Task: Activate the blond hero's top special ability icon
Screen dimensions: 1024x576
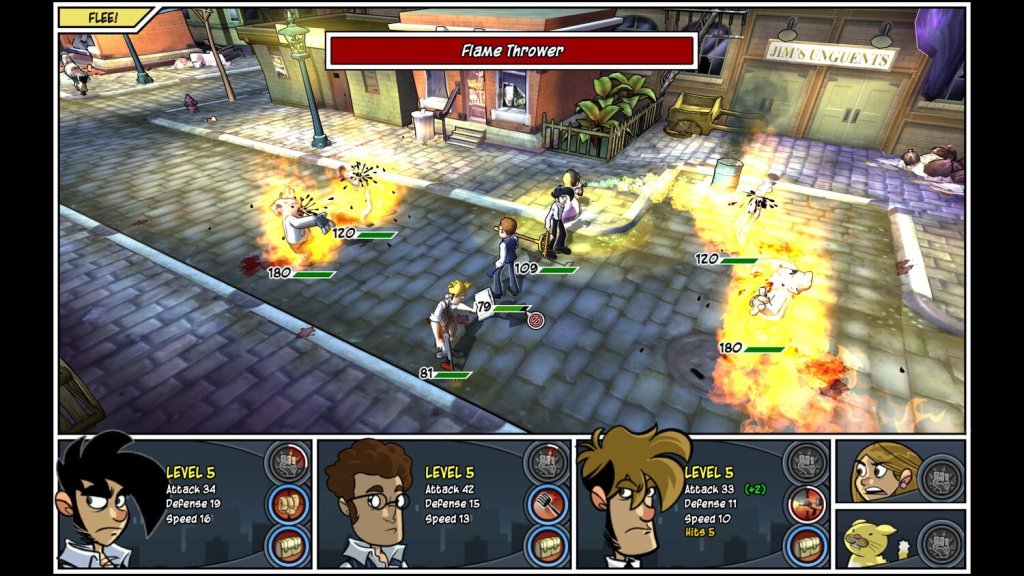Action: [806, 462]
